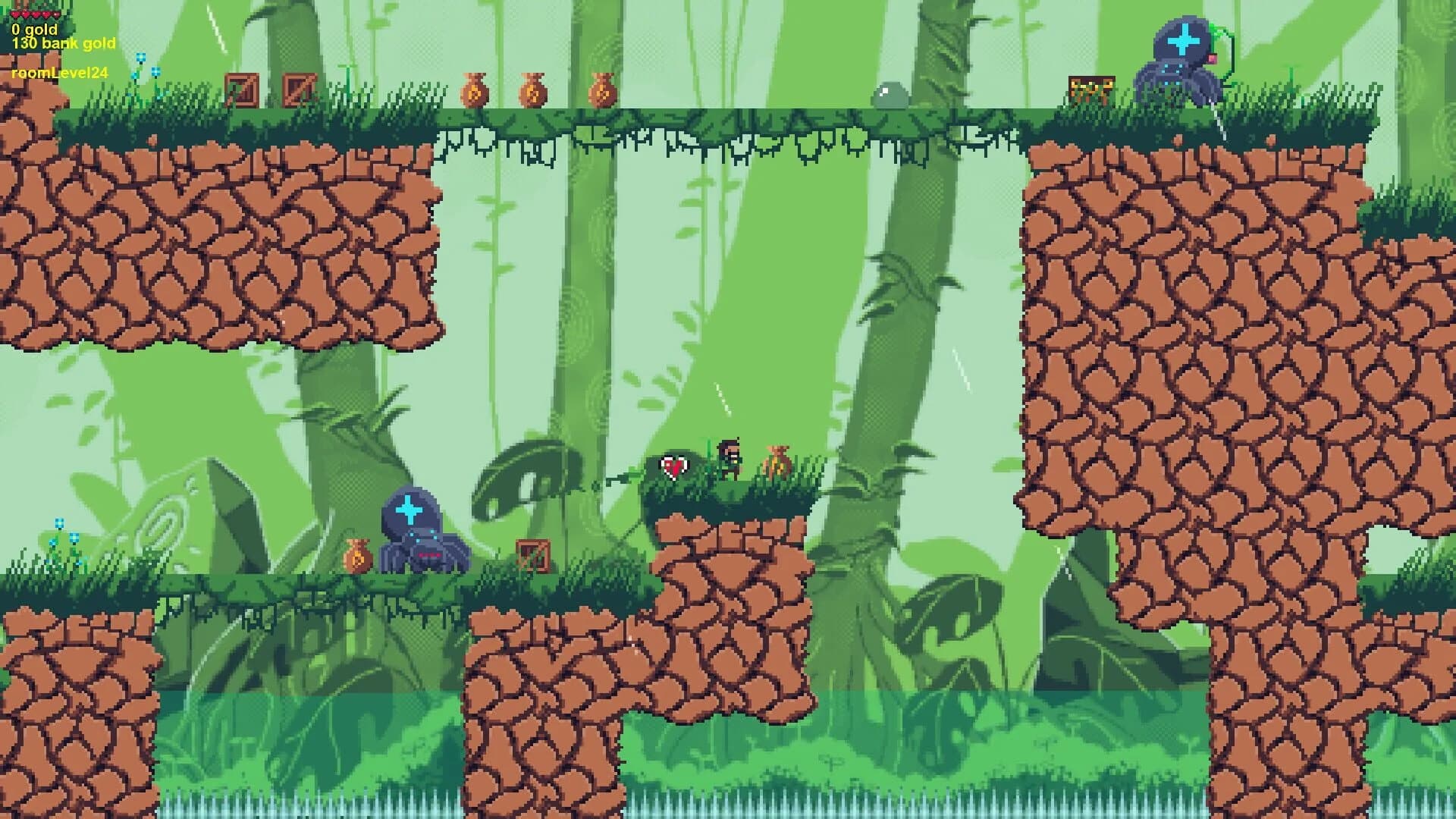Click the first full heart in the health bar

click(14, 14)
